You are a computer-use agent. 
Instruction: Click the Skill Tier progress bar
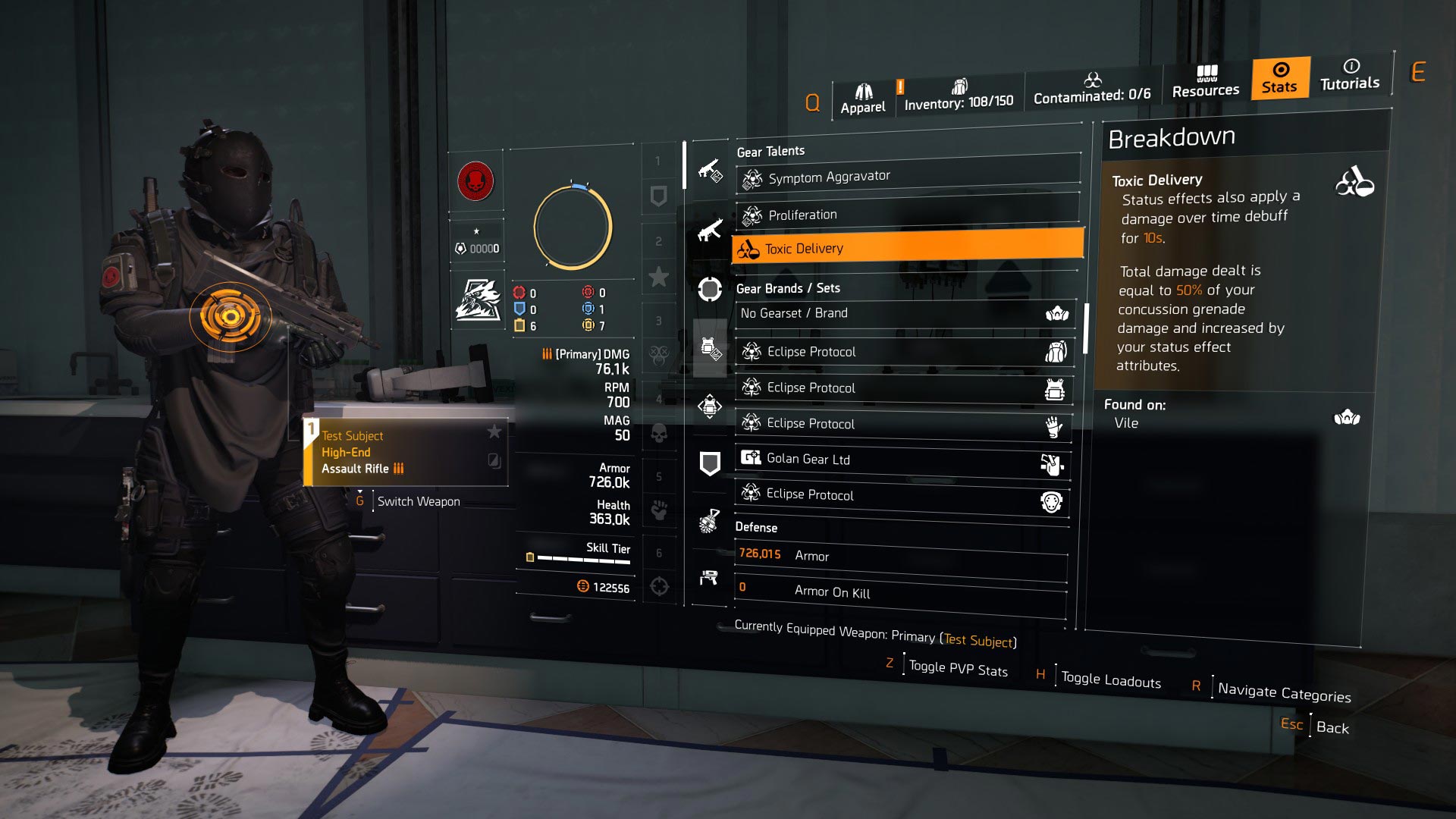coord(582,560)
